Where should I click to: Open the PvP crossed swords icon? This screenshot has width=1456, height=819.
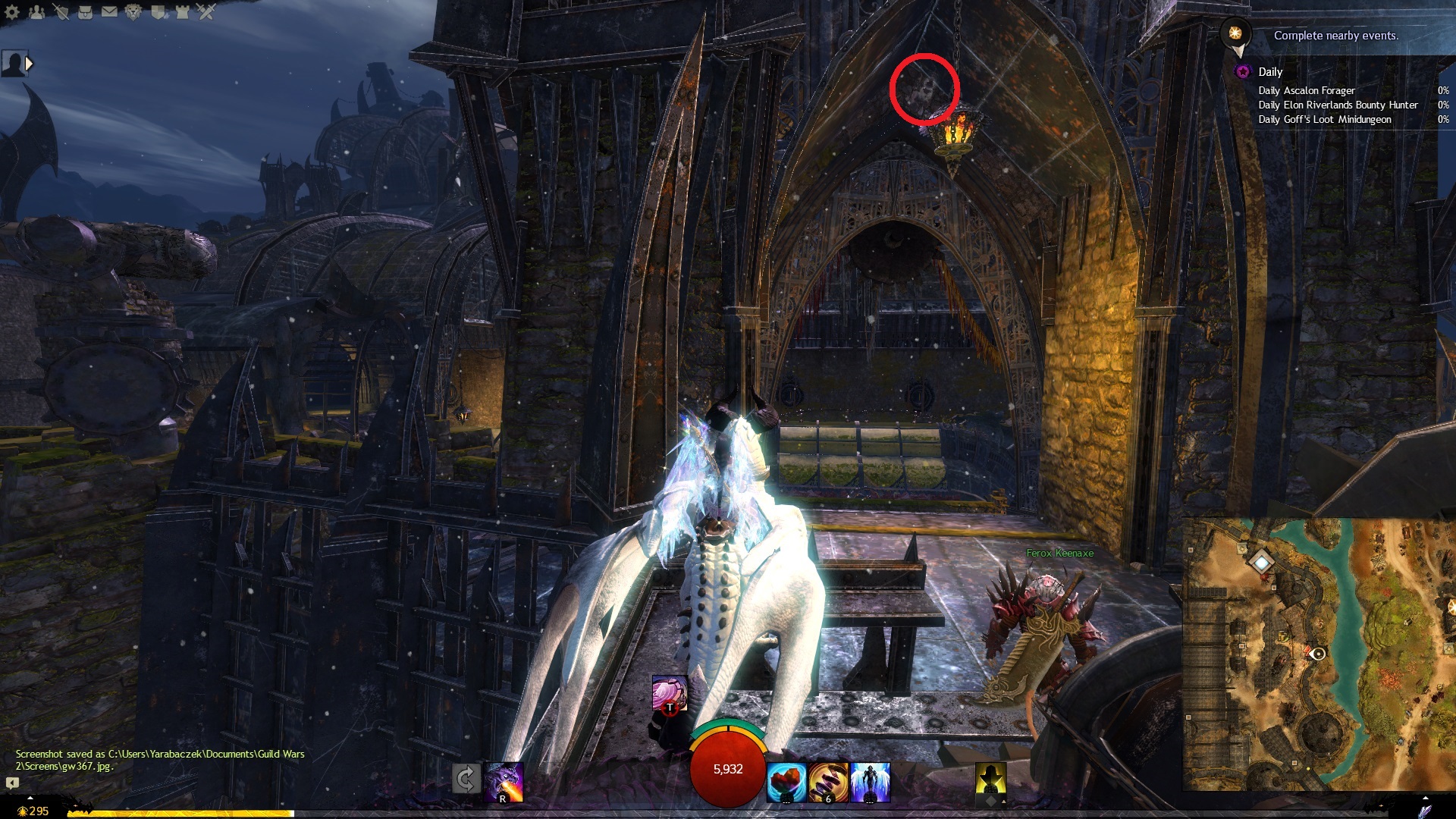pos(206,12)
